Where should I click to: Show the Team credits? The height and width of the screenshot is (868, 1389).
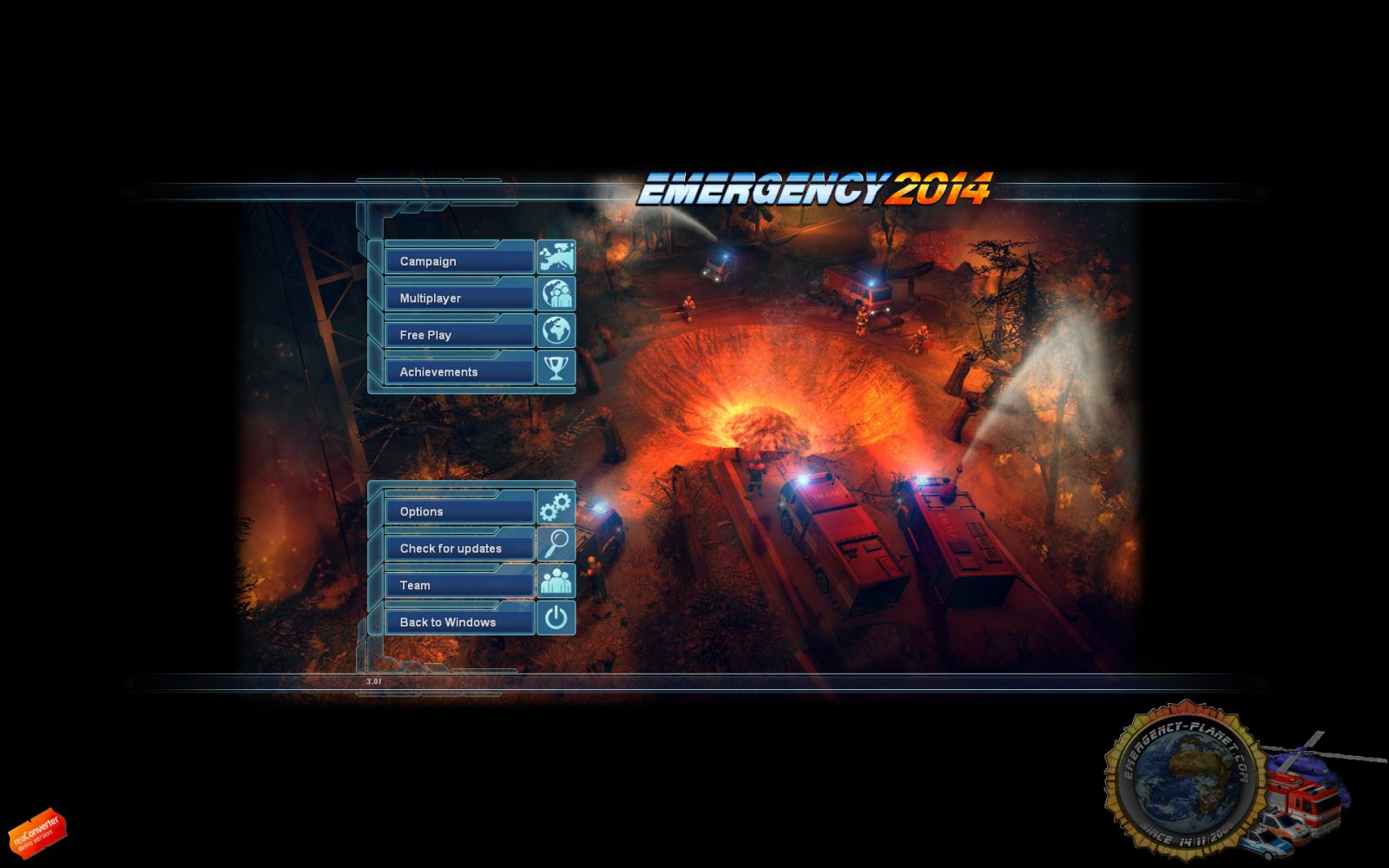(x=458, y=585)
